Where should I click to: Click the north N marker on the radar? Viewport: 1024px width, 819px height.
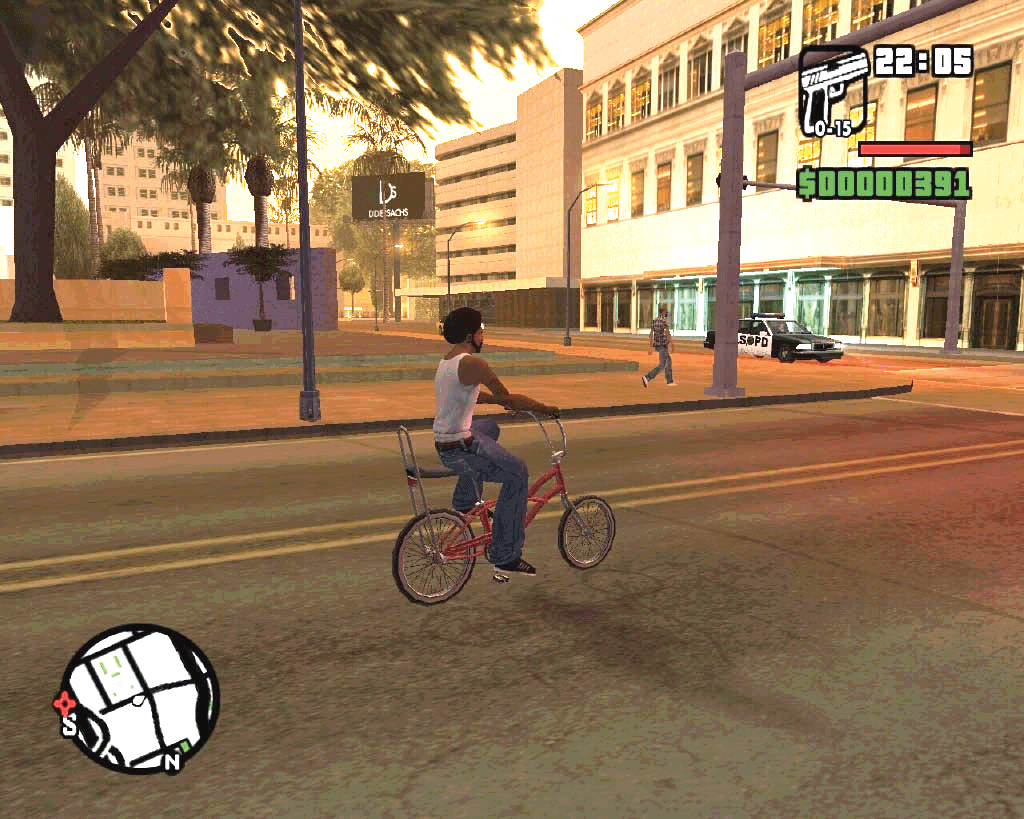172,762
